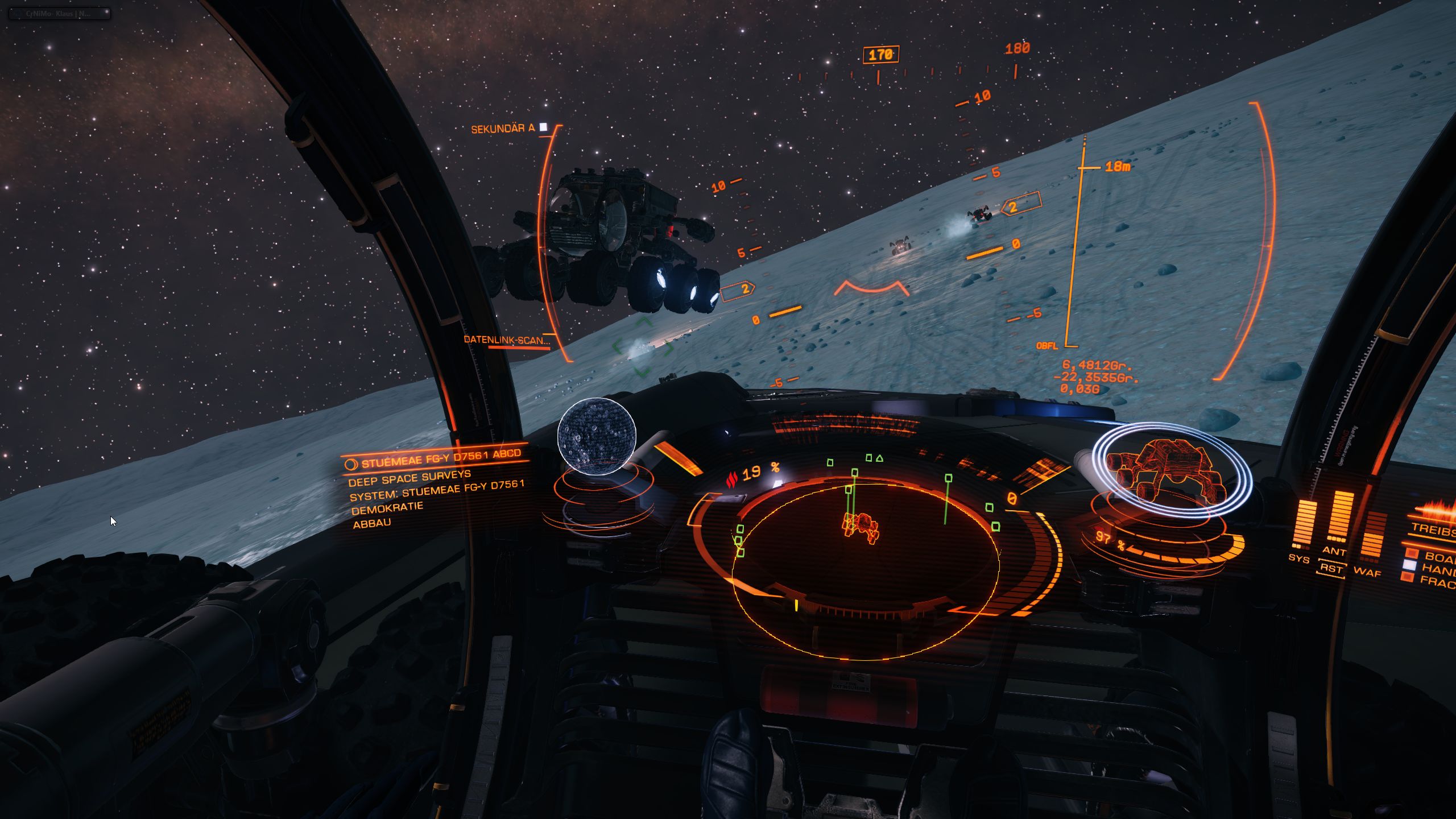The width and height of the screenshot is (1456, 819).
Task: Select the RST power reset indicator
Action: coord(1331,569)
